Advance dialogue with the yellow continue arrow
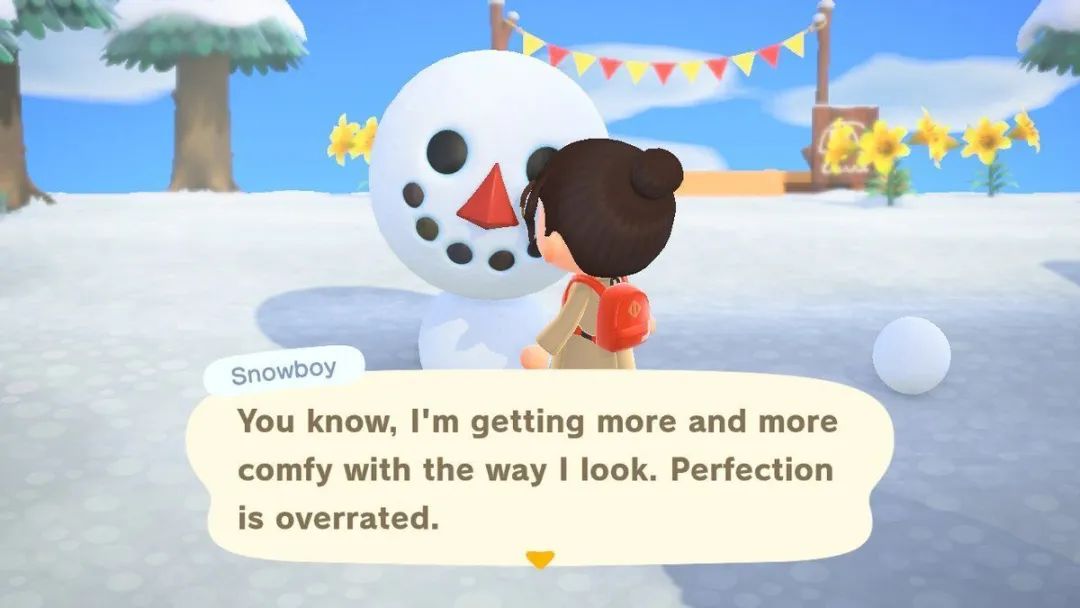This screenshot has width=1080, height=608. point(539,559)
